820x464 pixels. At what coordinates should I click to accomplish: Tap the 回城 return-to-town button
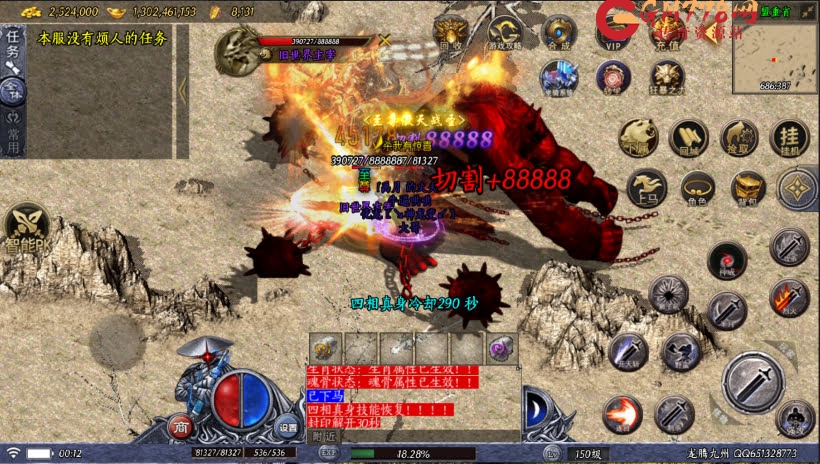click(x=688, y=139)
